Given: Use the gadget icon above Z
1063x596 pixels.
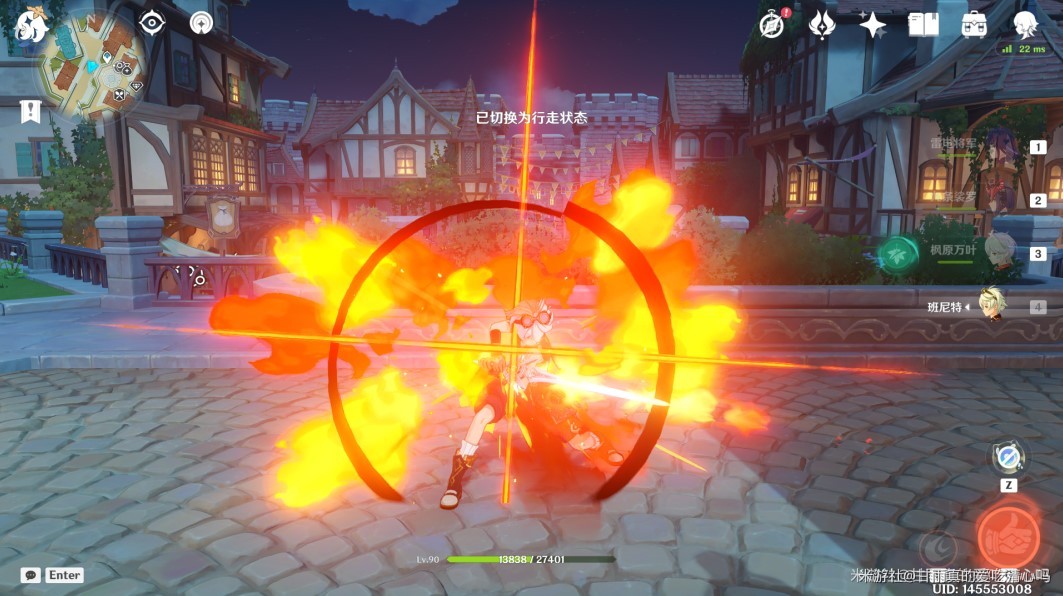Looking at the screenshot, I should (x=1008, y=457).
